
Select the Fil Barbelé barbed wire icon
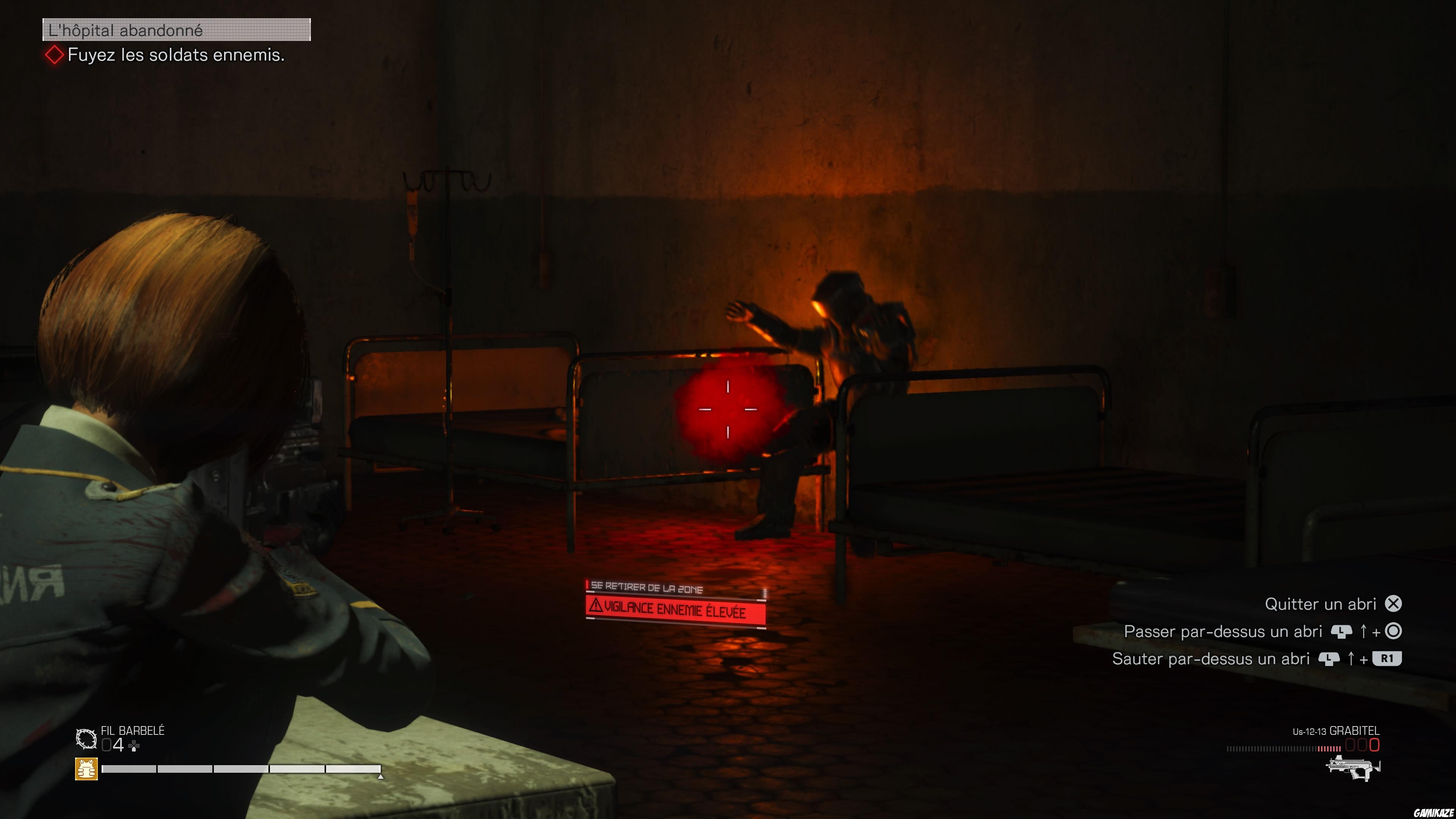(x=86, y=738)
